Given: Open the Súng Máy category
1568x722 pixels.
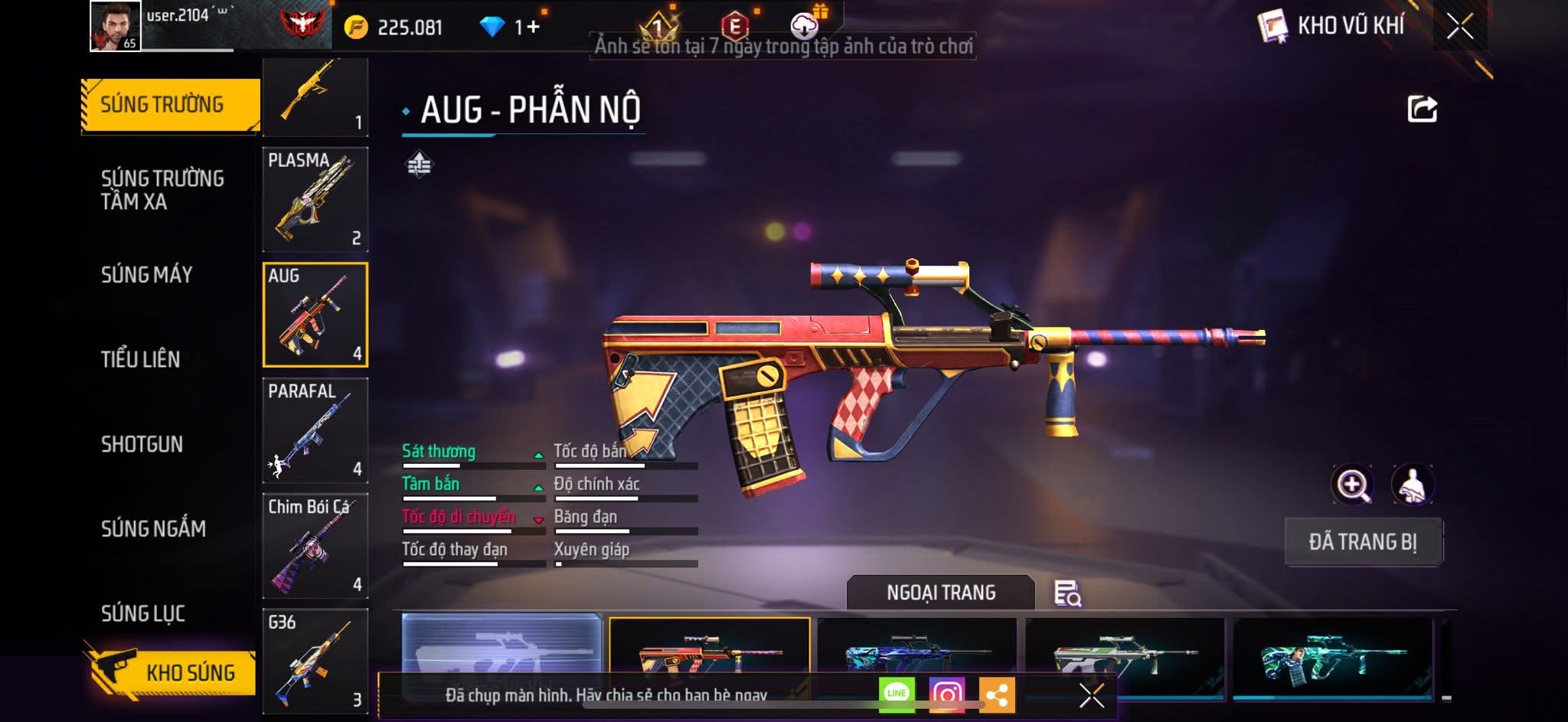Looking at the screenshot, I should click(147, 275).
